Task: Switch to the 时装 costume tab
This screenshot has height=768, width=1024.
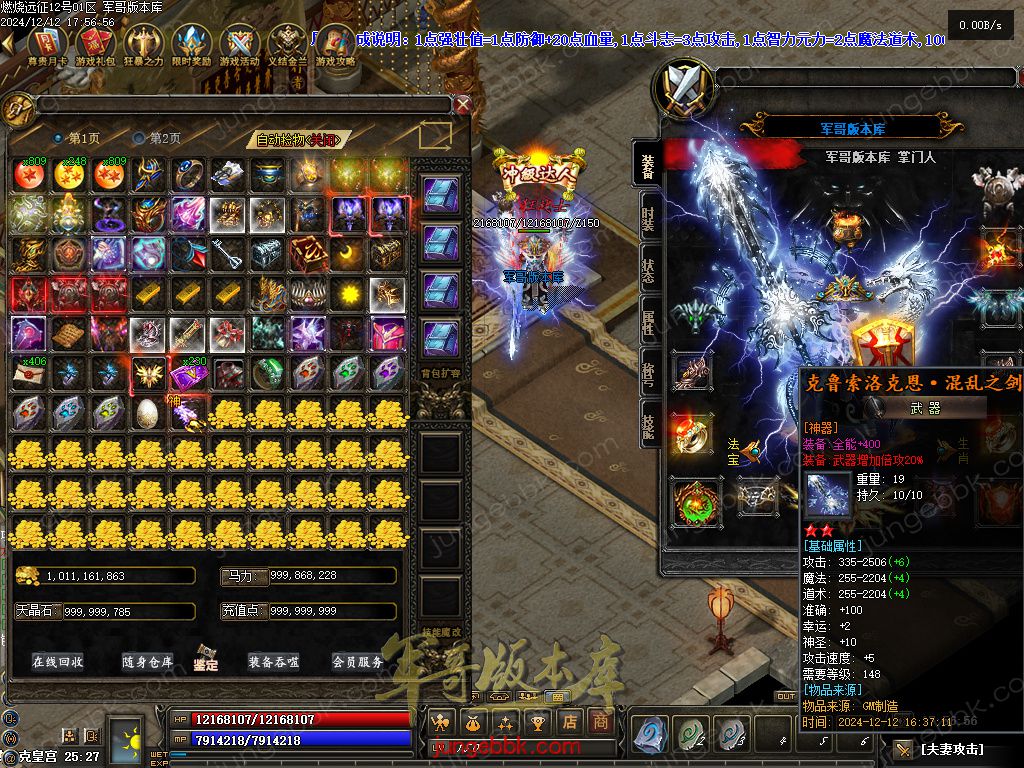Action: point(648,221)
